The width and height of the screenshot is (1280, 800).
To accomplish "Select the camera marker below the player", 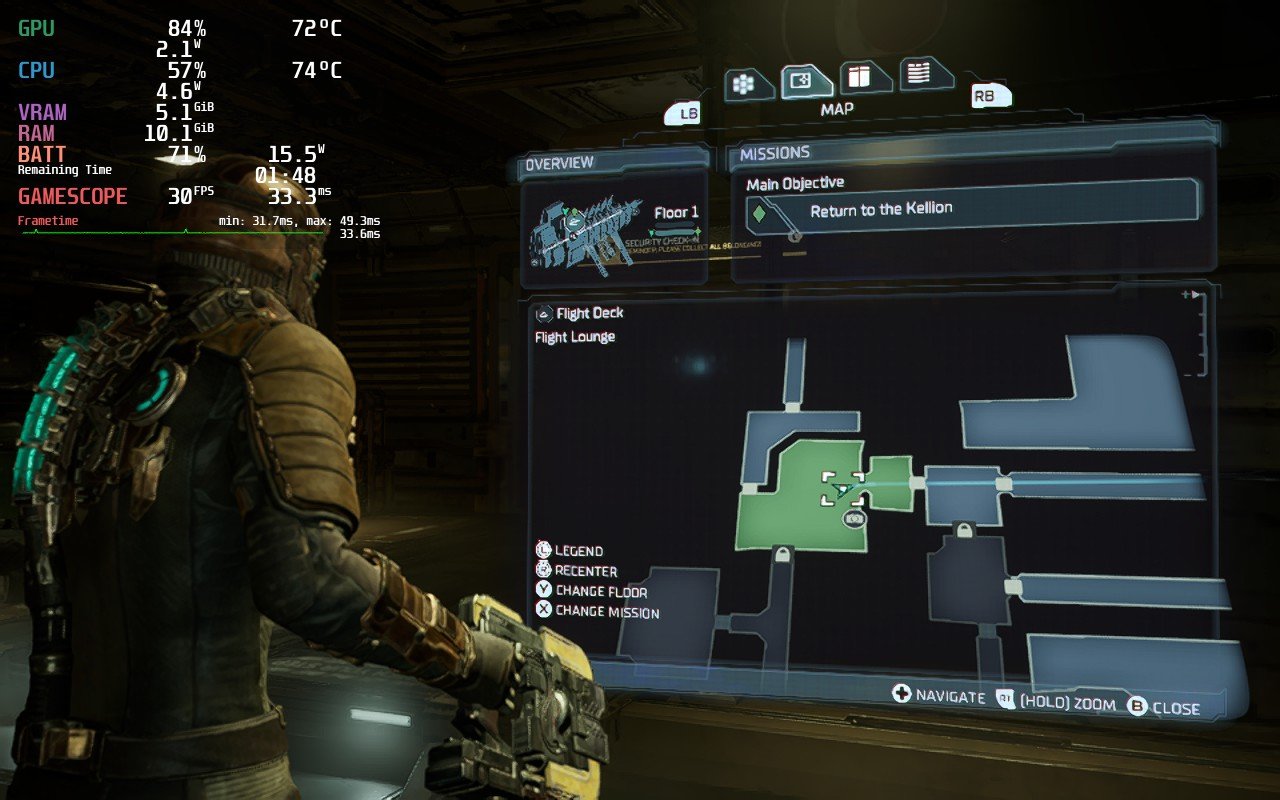I will [x=855, y=519].
